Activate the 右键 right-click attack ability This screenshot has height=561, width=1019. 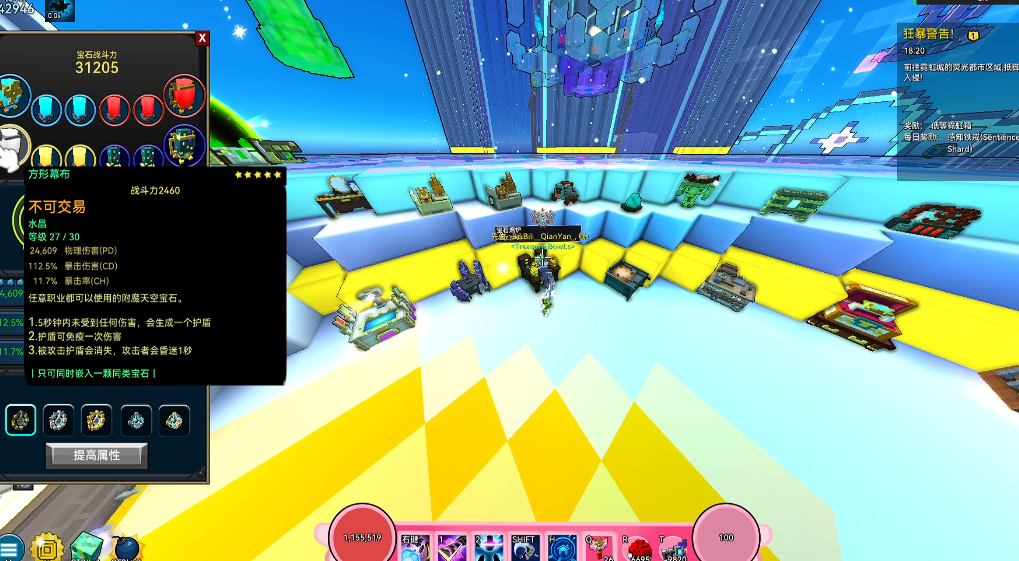[415, 548]
